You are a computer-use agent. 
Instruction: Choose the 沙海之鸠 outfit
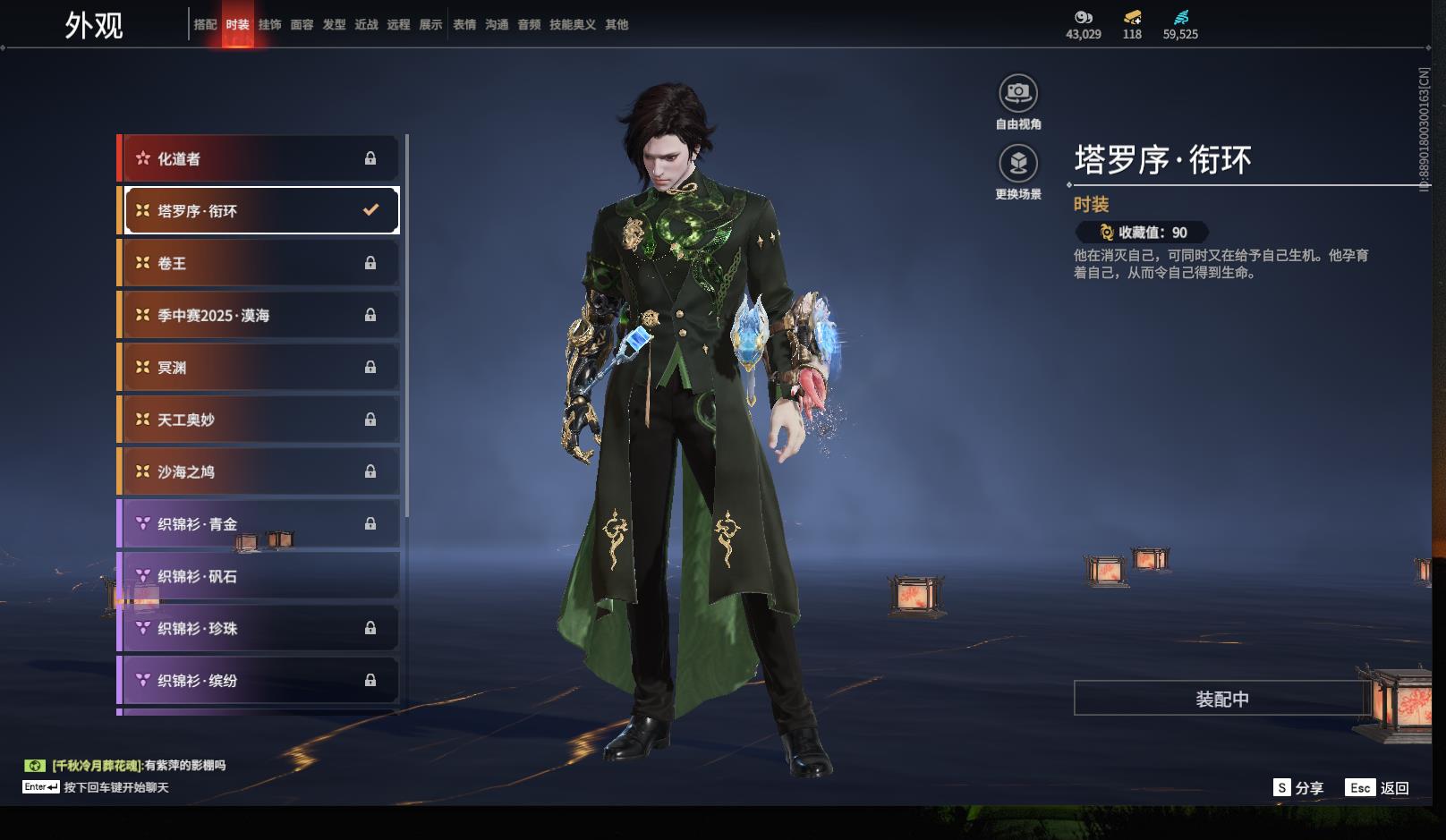coord(259,471)
